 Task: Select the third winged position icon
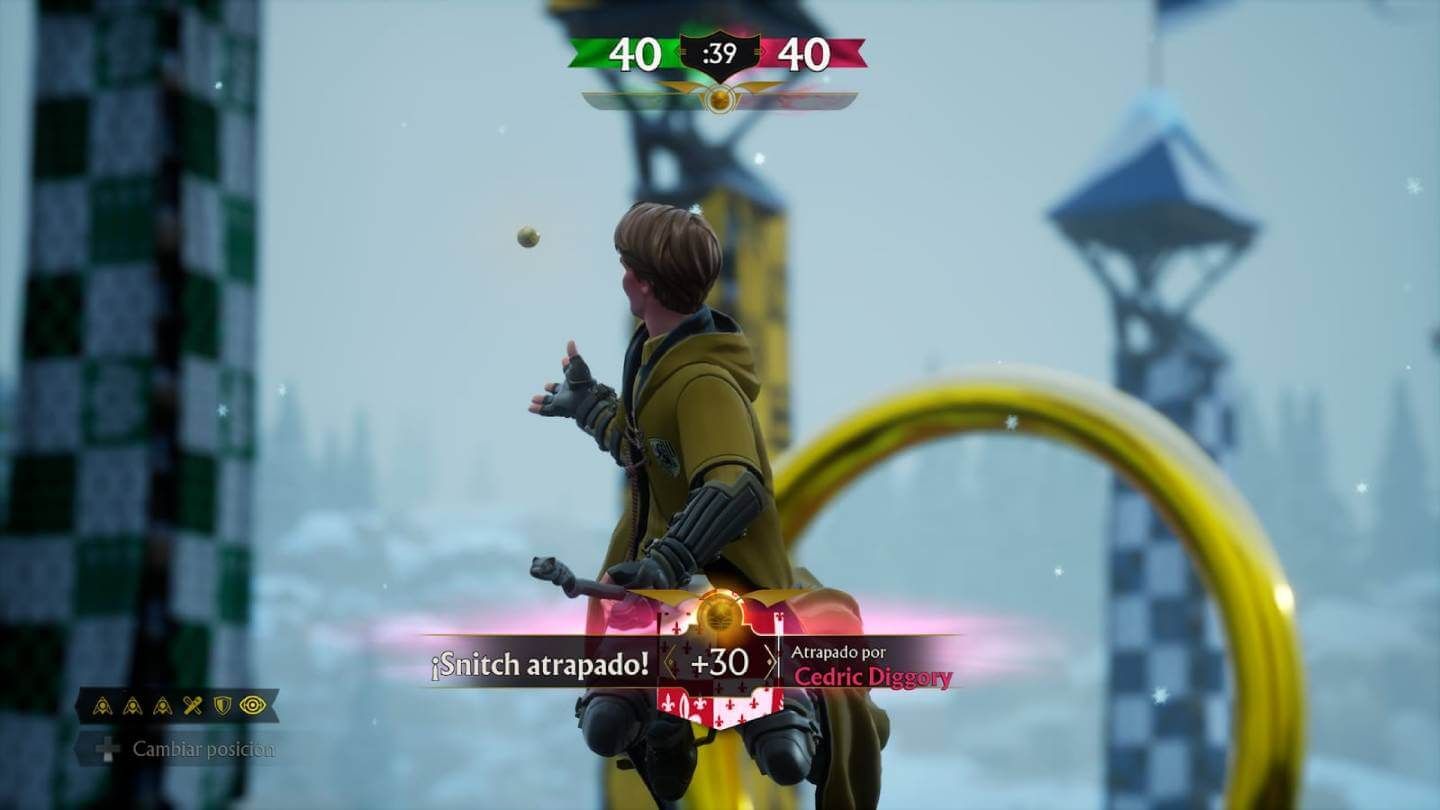(x=161, y=706)
